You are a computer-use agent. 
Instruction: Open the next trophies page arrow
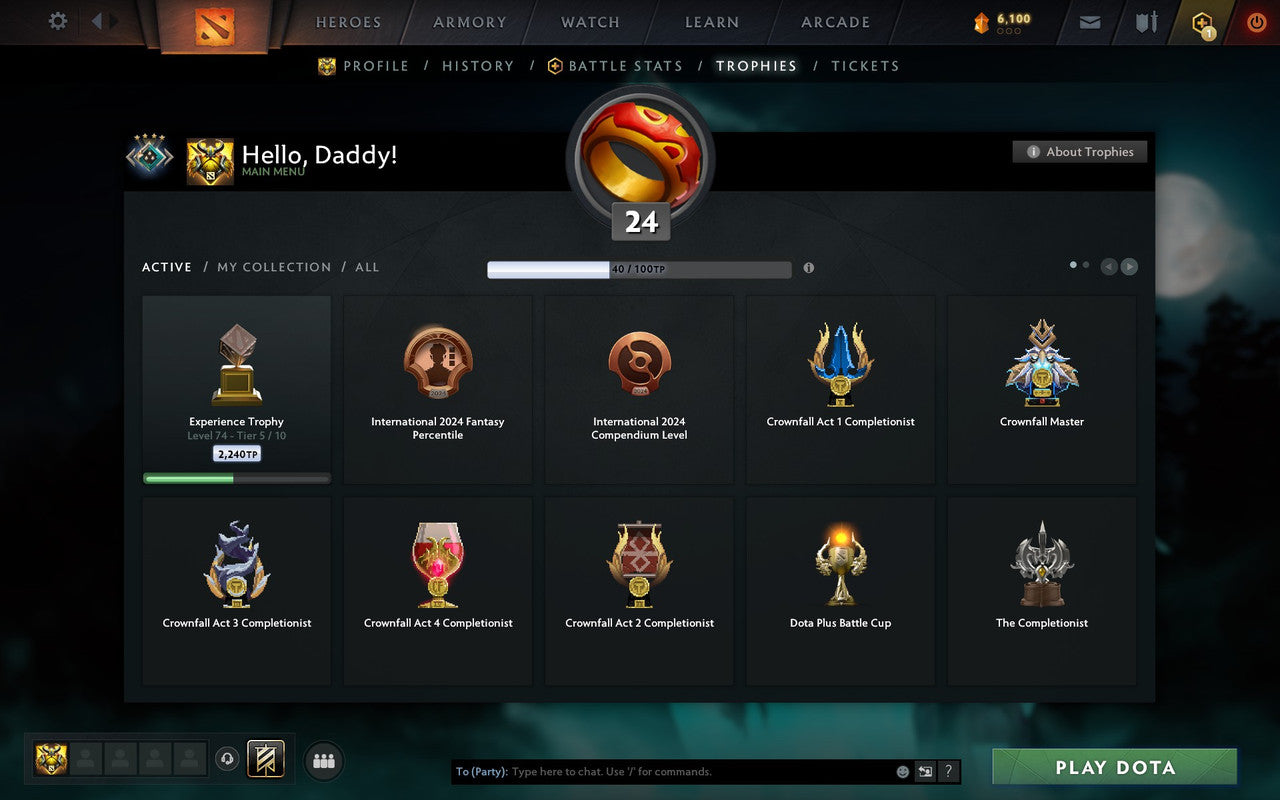point(1129,267)
